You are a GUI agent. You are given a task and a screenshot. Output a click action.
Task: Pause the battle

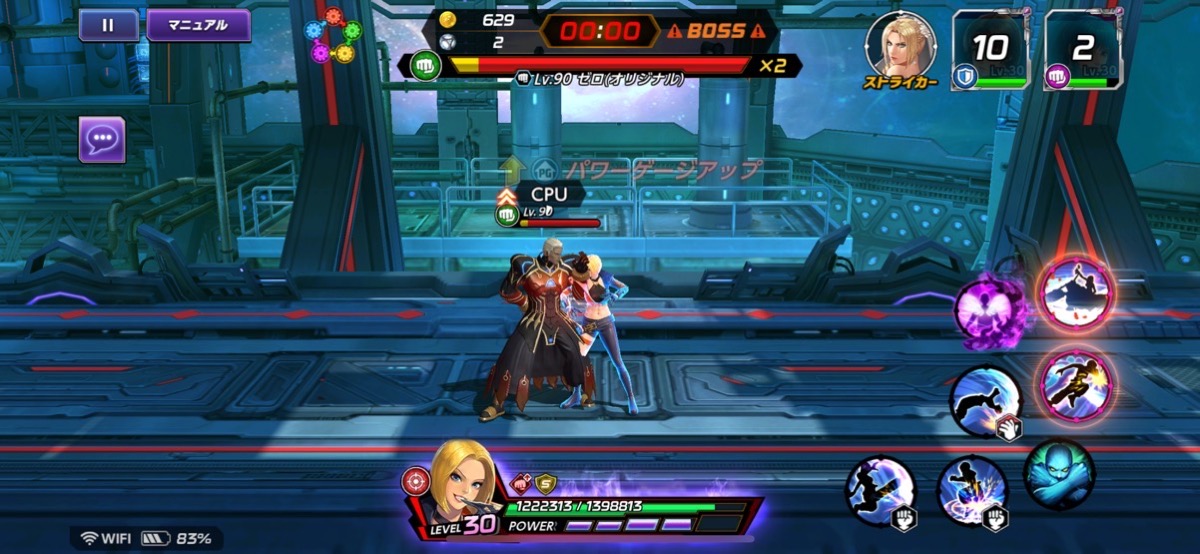pyautogui.click(x=108, y=25)
